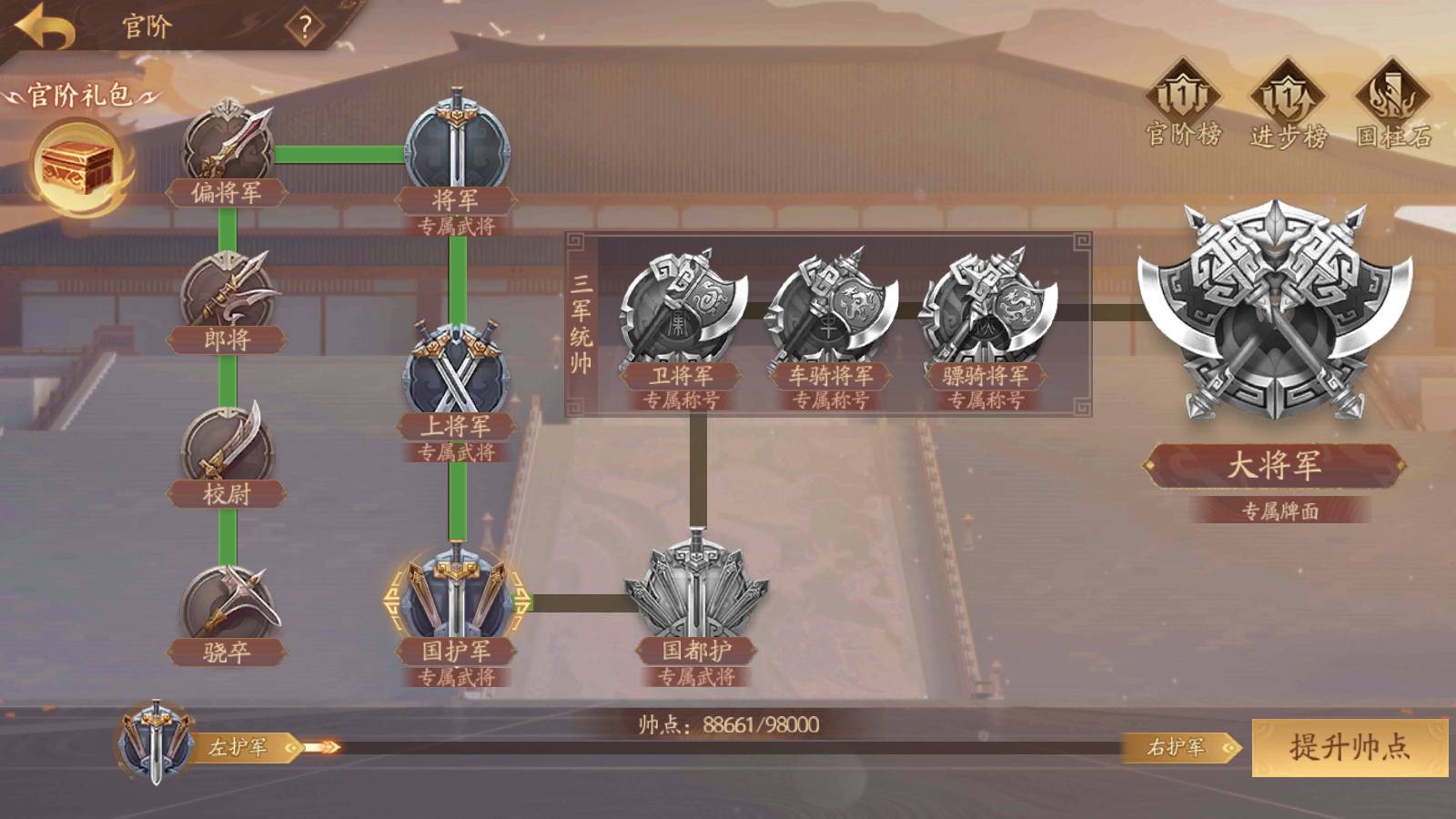Viewport: 1456px width, 819px height.
Task: Click the 提升帅点 button
Action: [x=1350, y=747]
